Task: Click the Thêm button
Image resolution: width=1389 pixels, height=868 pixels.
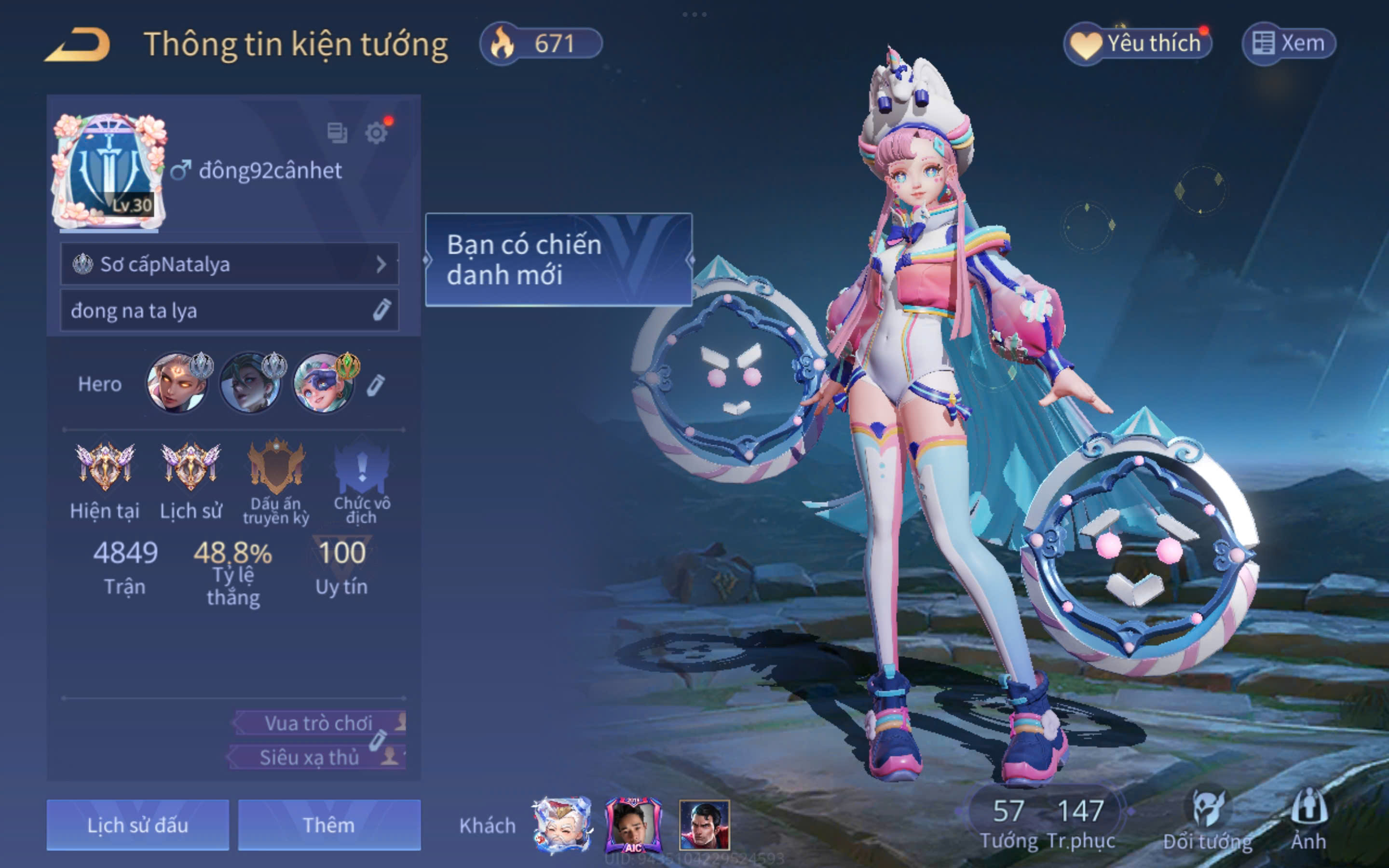Action: click(329, 825)
